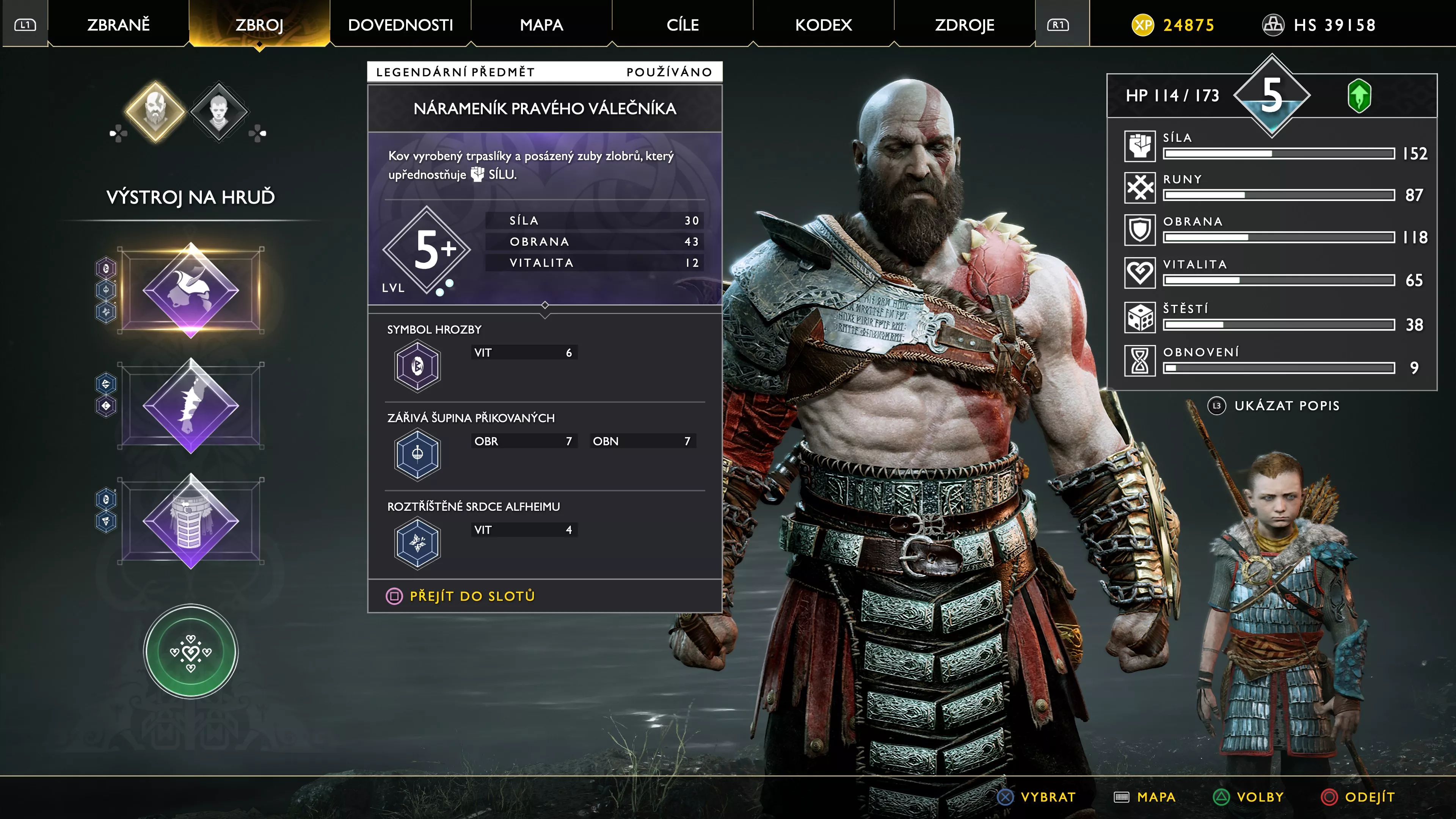Open the L1 previous menu chevron
This screenshot has width=1456, height=819.
tap(25, 24)
